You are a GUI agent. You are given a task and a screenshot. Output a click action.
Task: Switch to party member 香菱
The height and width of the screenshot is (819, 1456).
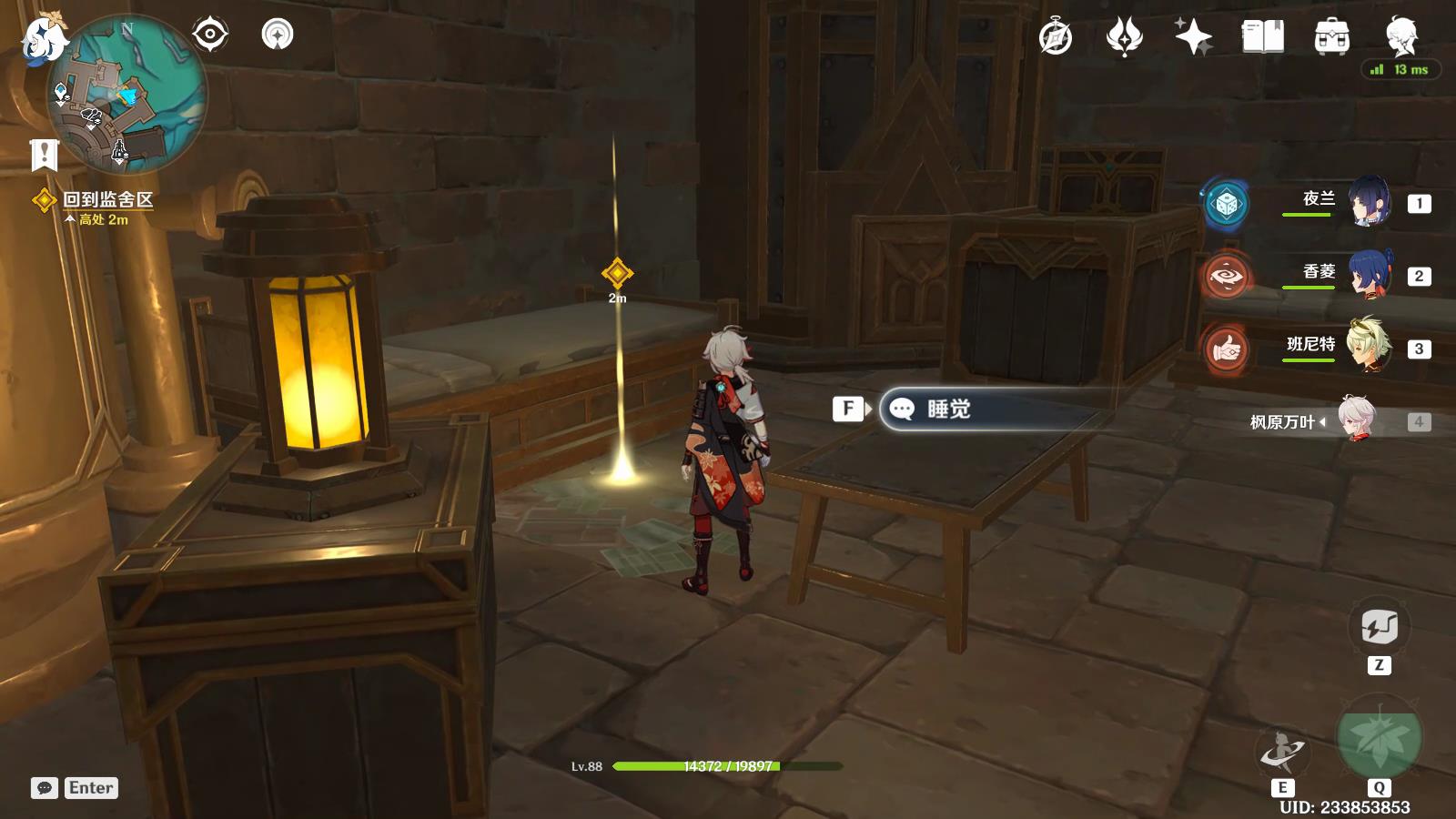pyautogui.click(x=1370, y=276)
